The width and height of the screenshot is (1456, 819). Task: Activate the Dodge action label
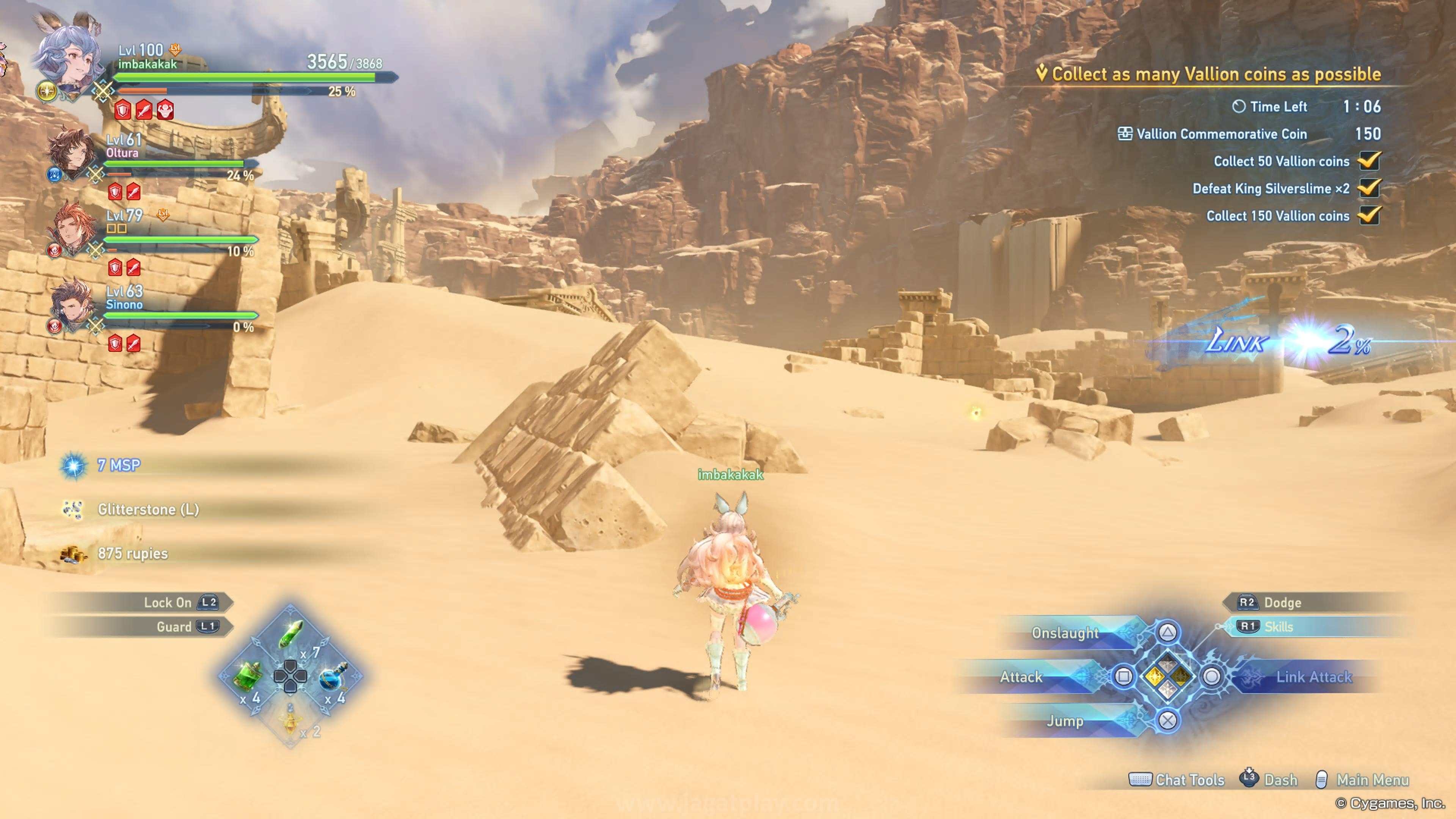coord(1282,602)
